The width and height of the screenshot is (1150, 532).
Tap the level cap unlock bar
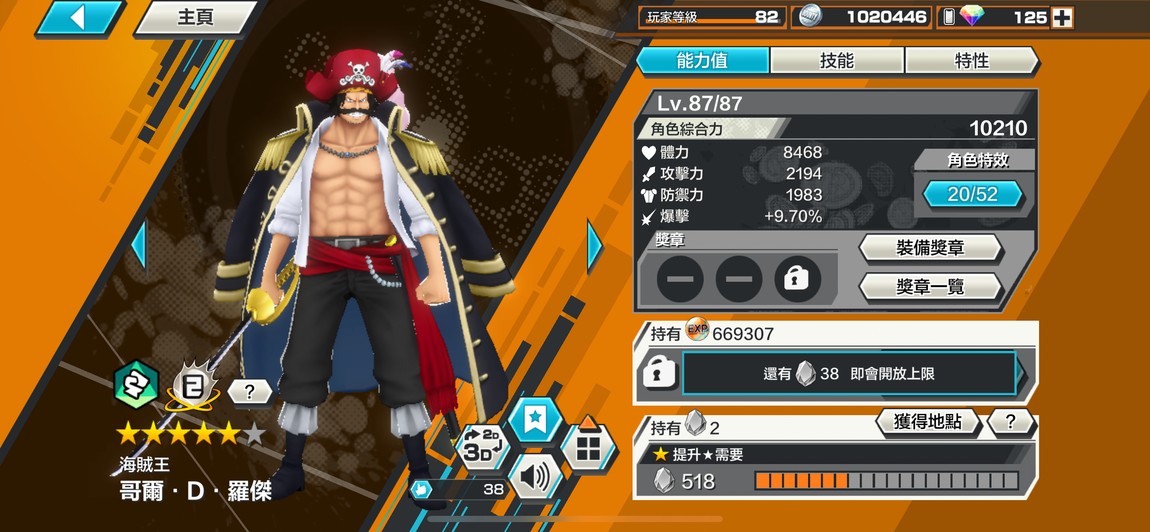click(848, 373)
